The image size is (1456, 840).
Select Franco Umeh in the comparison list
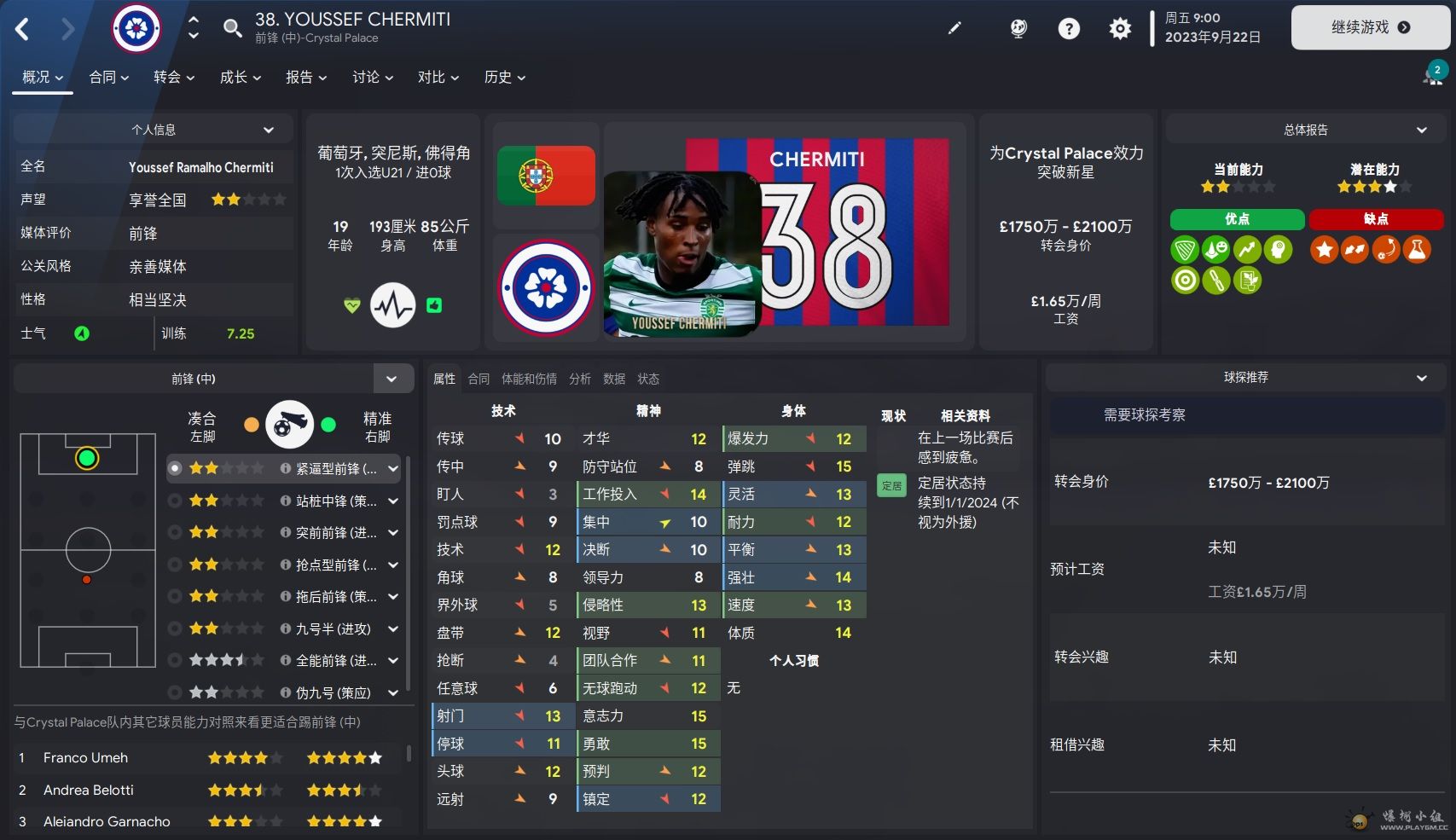pos(85,757)
